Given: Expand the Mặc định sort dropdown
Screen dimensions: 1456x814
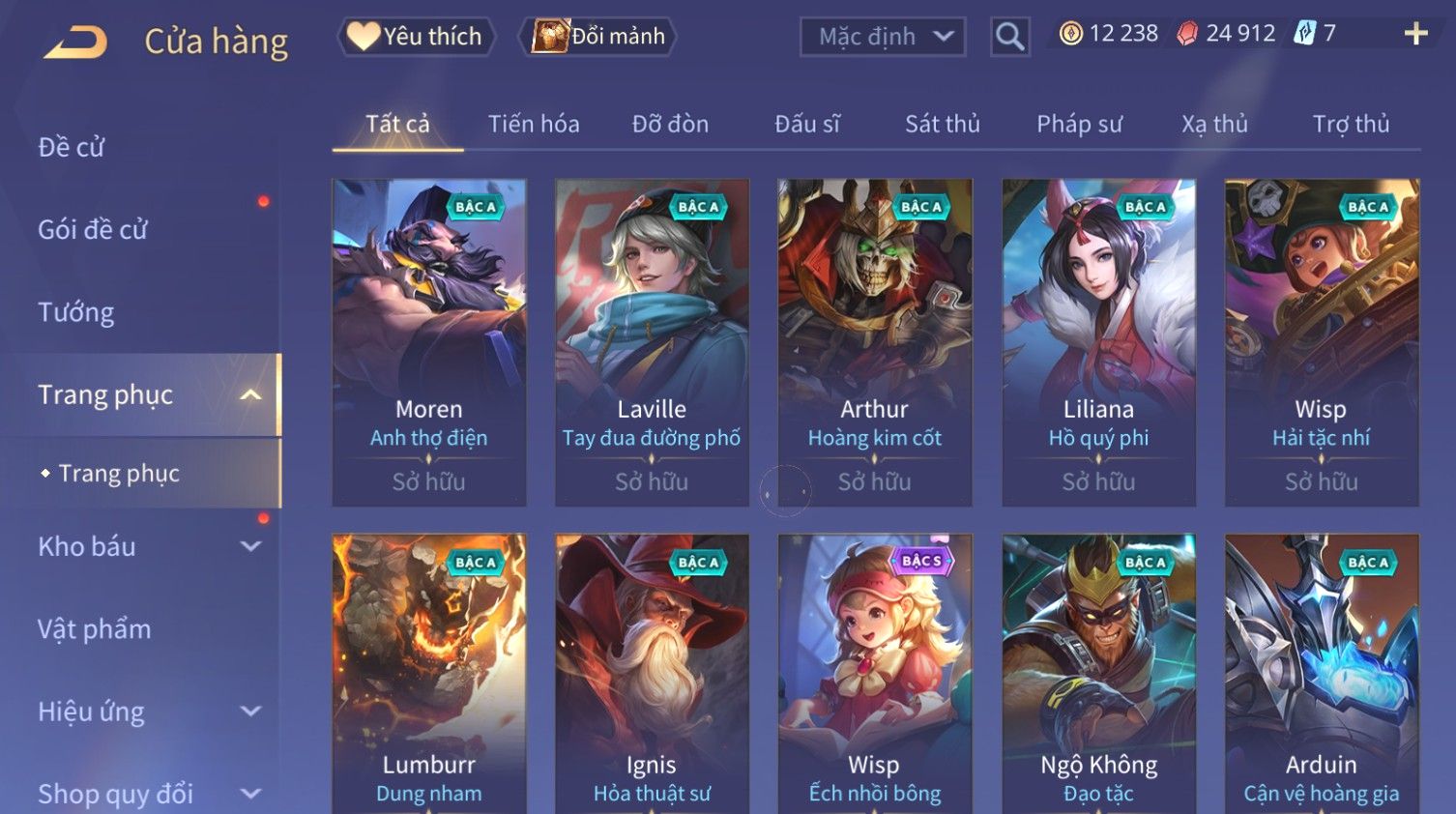Looking at the screenshot, I should click(x=883, y=37).
